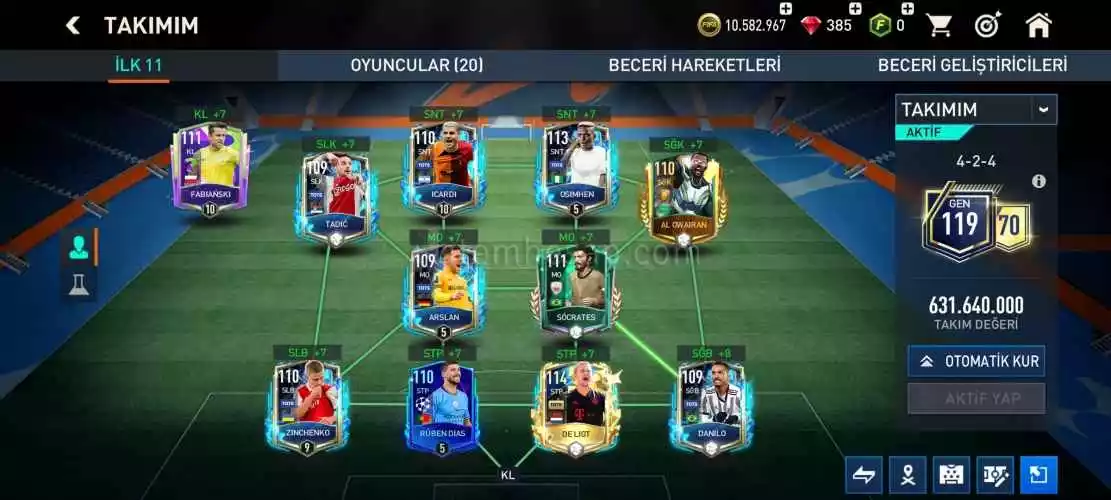
Task: Open the flask chemistry view
Action: coord(77,286)
